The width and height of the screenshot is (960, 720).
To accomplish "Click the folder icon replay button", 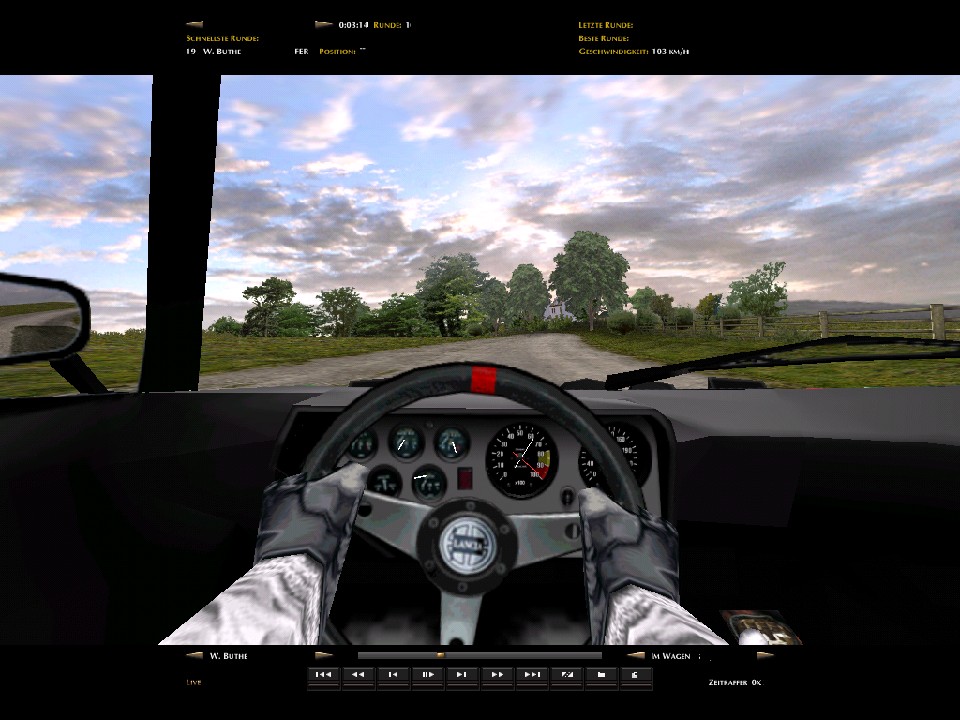I will coord(601,675).
